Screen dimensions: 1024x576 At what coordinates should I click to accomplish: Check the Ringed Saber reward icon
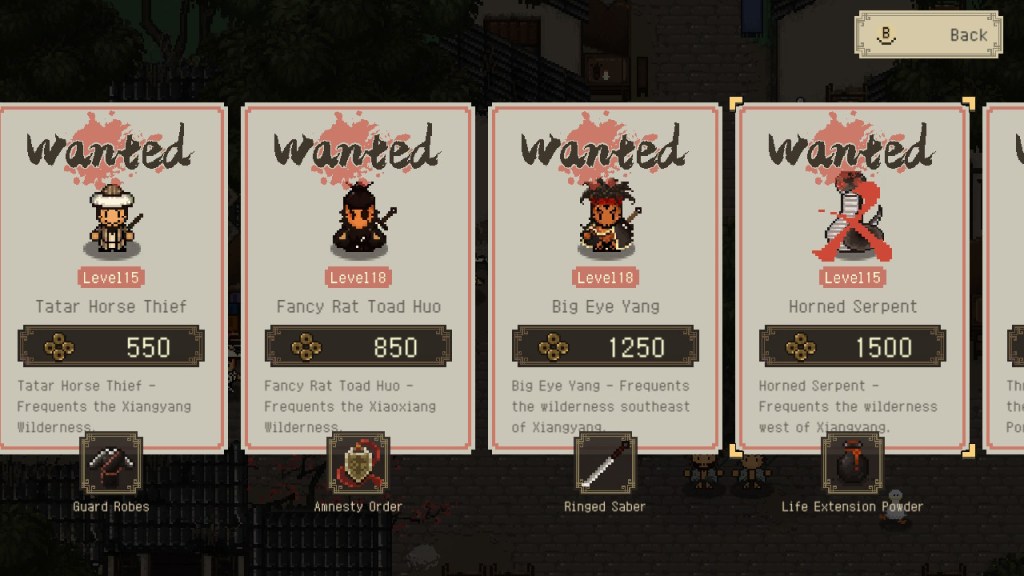[x=605, y=464]
